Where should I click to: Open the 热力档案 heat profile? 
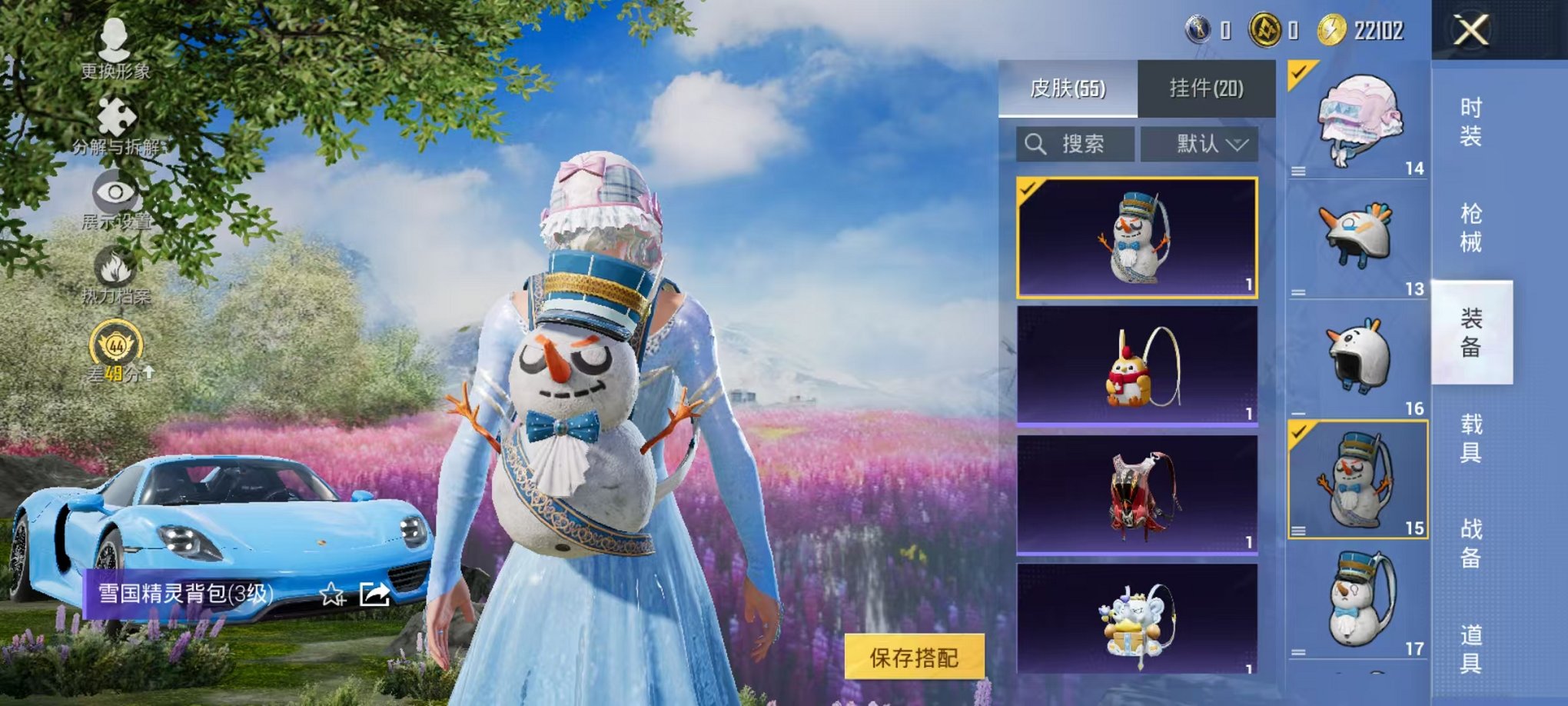pos(115,277)
